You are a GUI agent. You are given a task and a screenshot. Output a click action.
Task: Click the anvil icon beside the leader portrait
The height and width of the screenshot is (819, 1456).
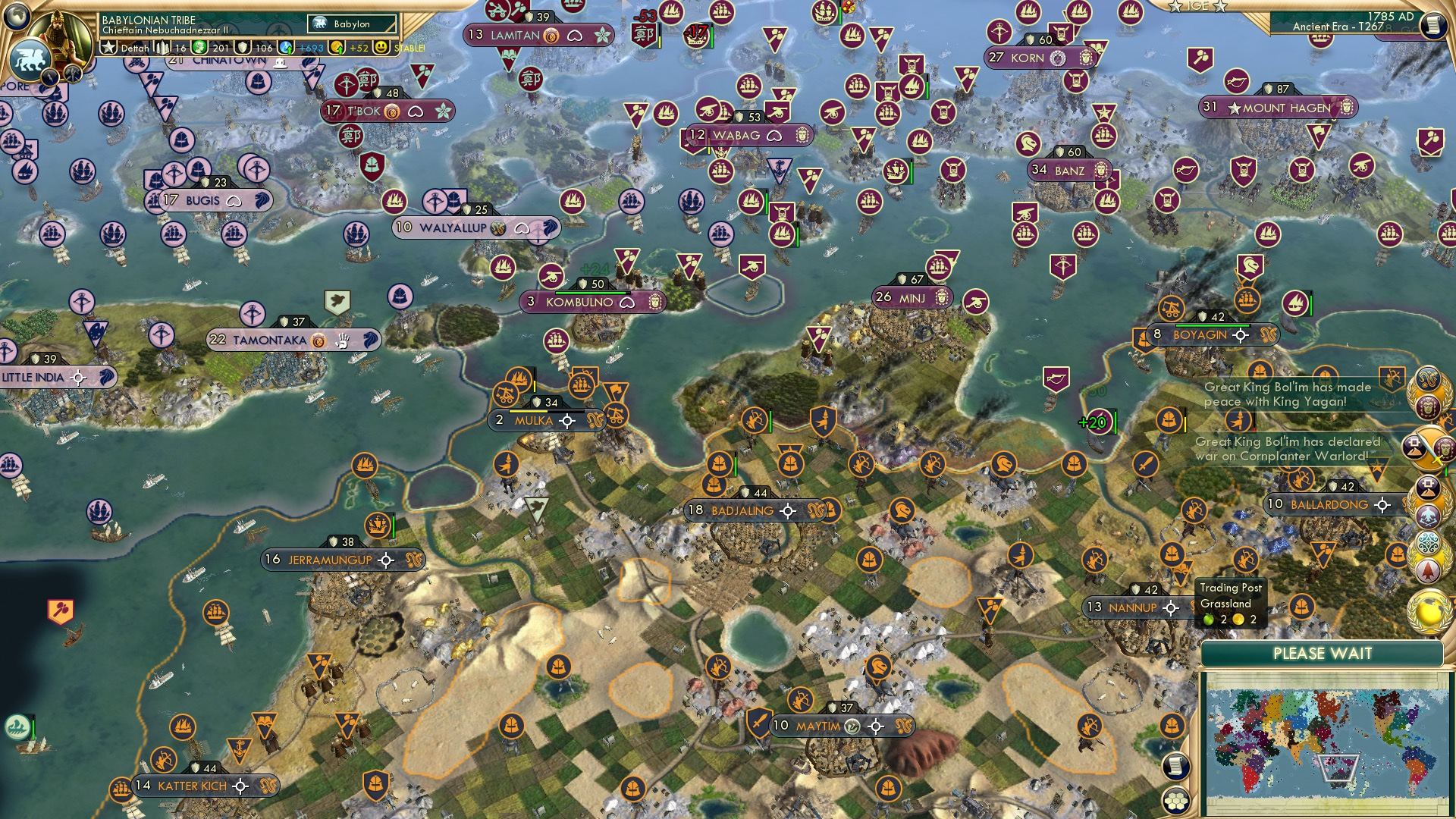(72, 74)
